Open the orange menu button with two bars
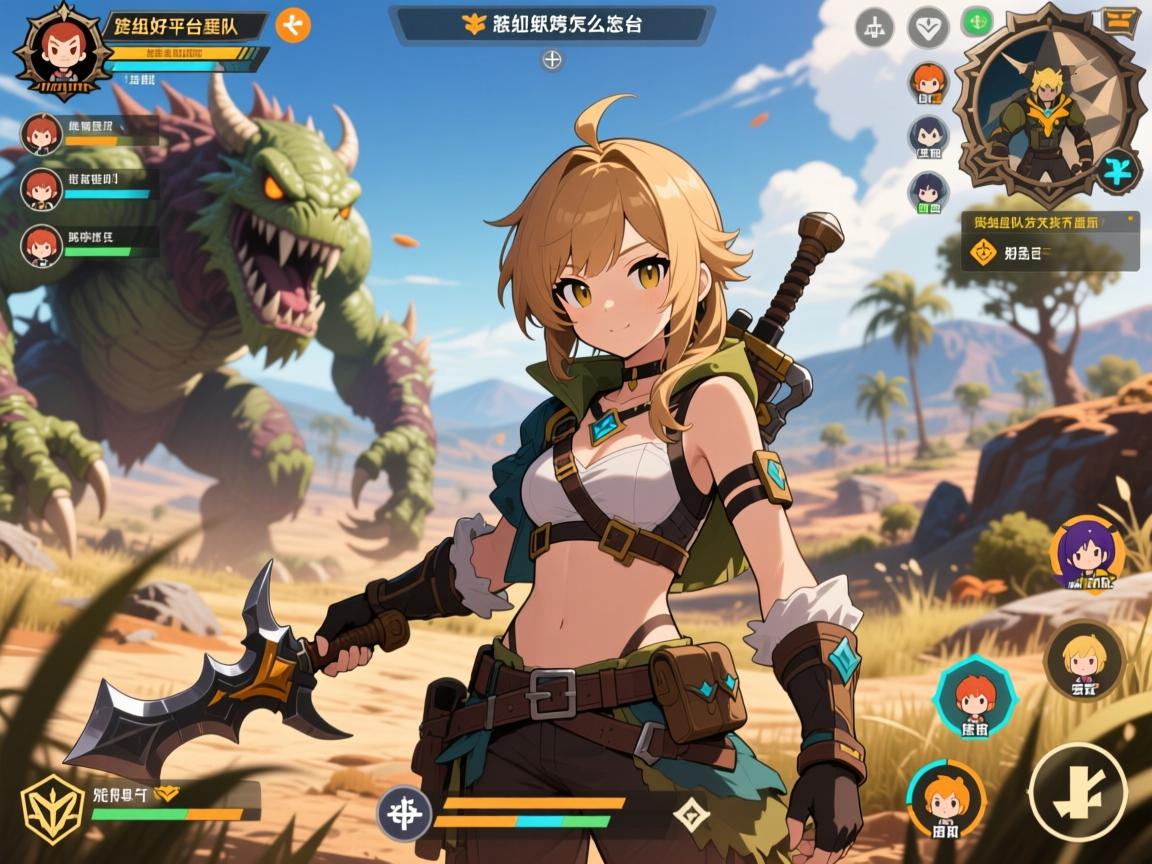Viewport: 1152px width, 864px height. tap(1117, 19)
